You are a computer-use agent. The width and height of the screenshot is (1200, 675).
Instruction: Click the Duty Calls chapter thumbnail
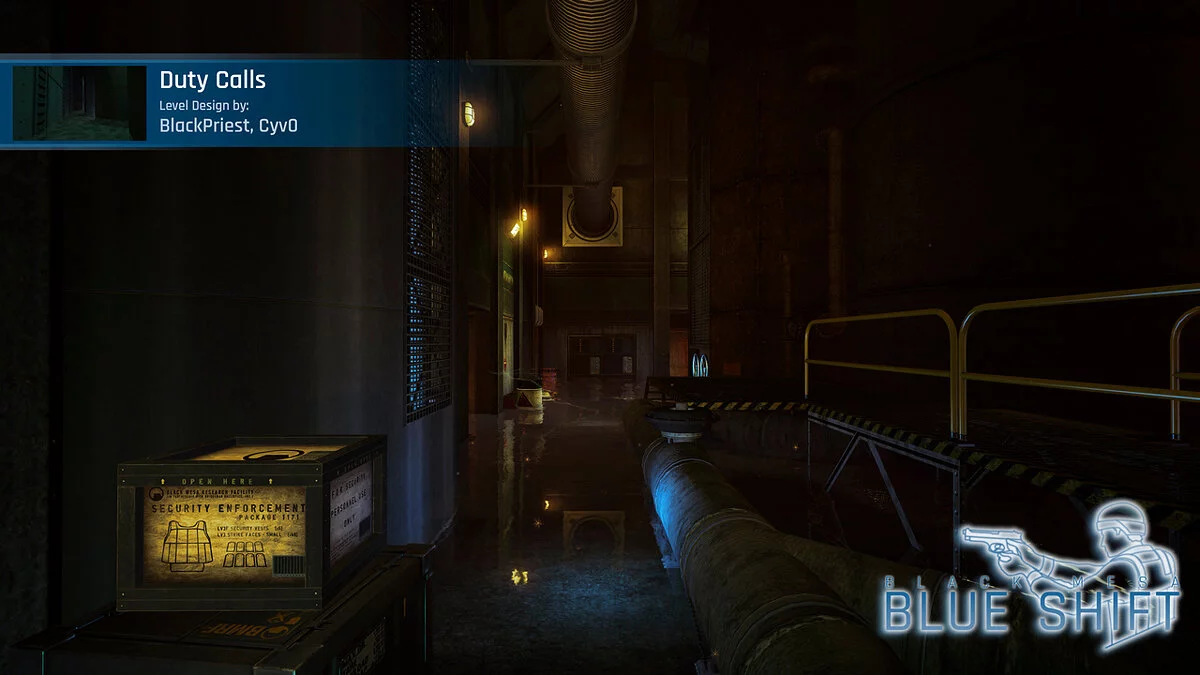79,103
